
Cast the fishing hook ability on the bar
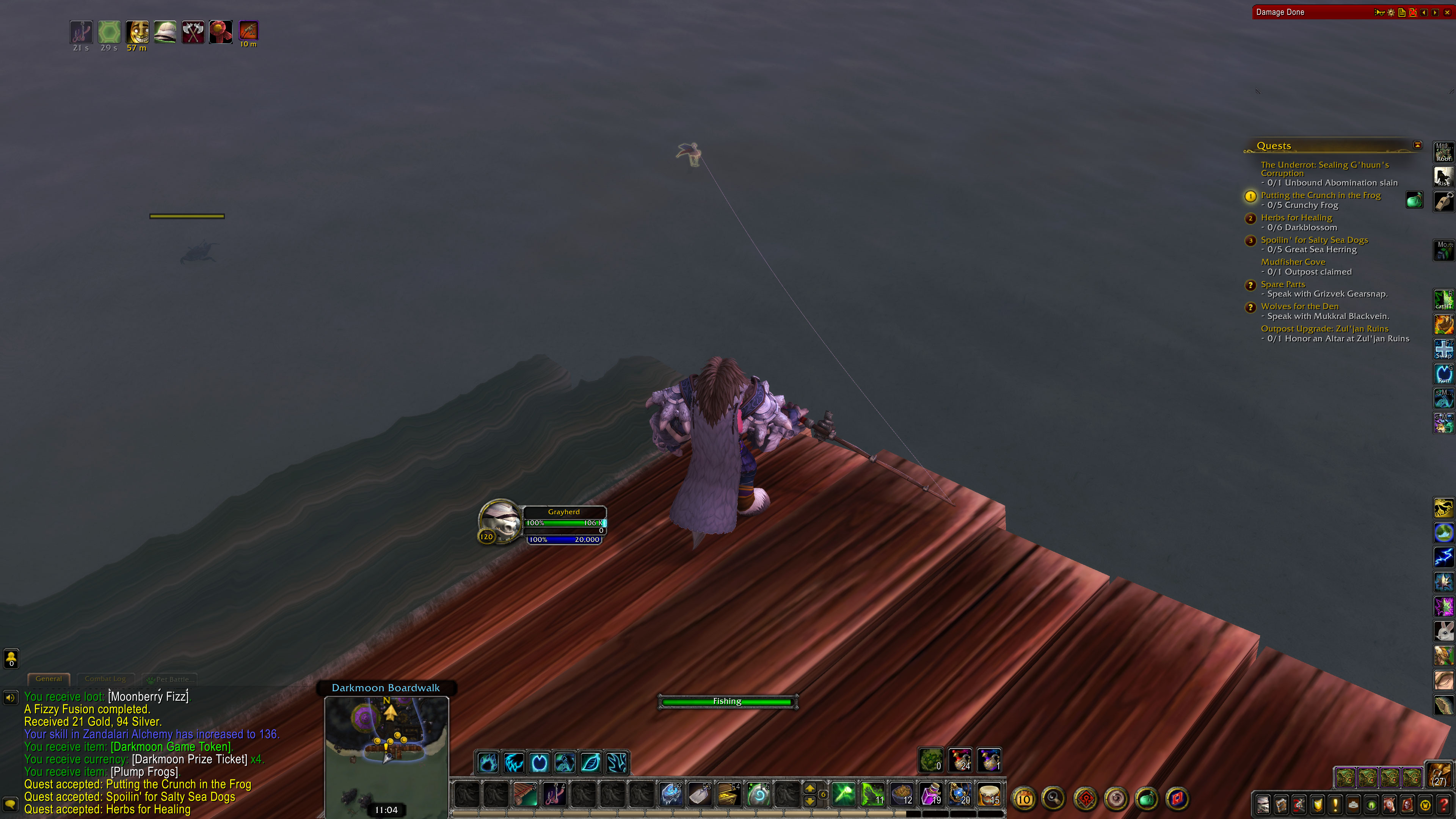coord(554,794)
